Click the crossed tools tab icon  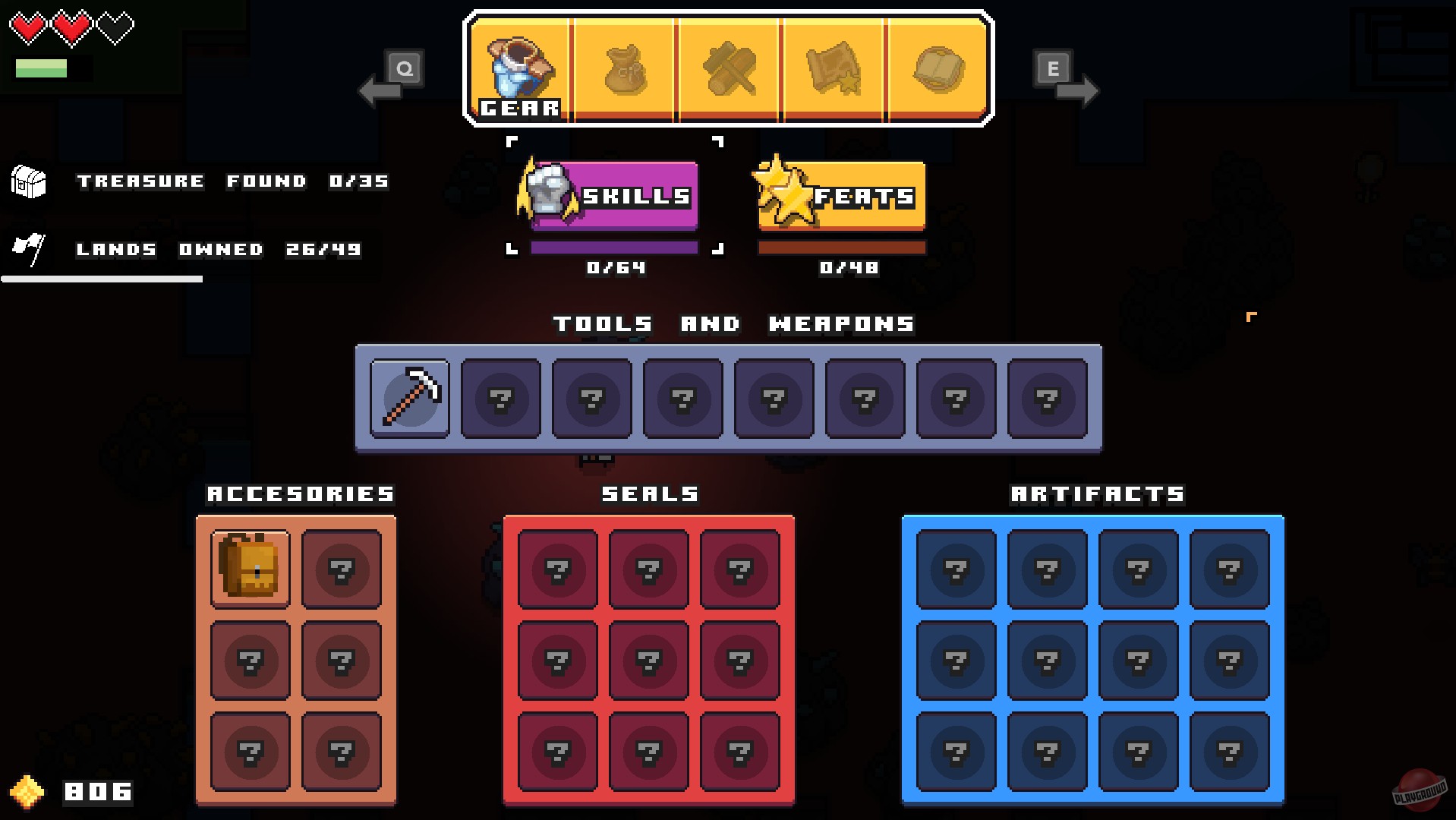(x=730, y=70)
